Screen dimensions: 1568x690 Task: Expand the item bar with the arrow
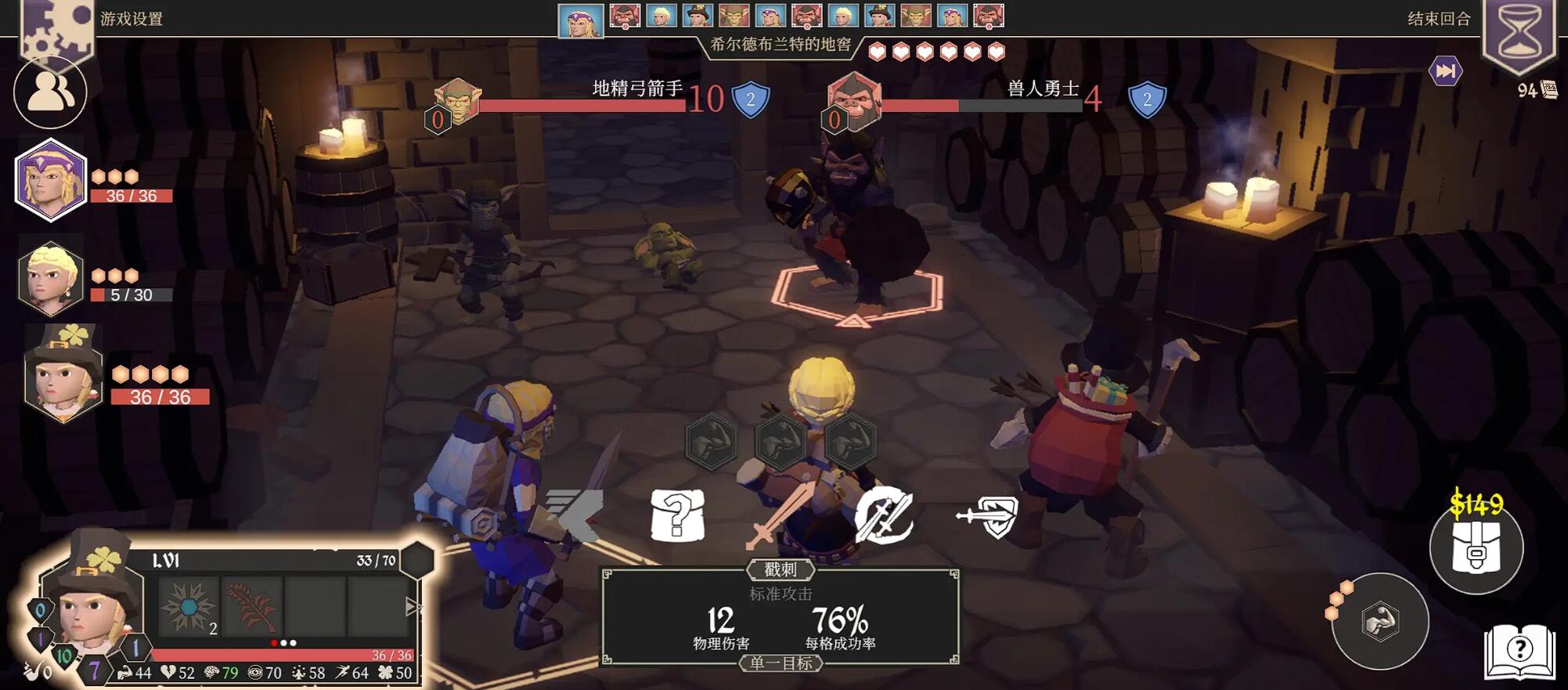pyautogui.click(x=413, y=607)
